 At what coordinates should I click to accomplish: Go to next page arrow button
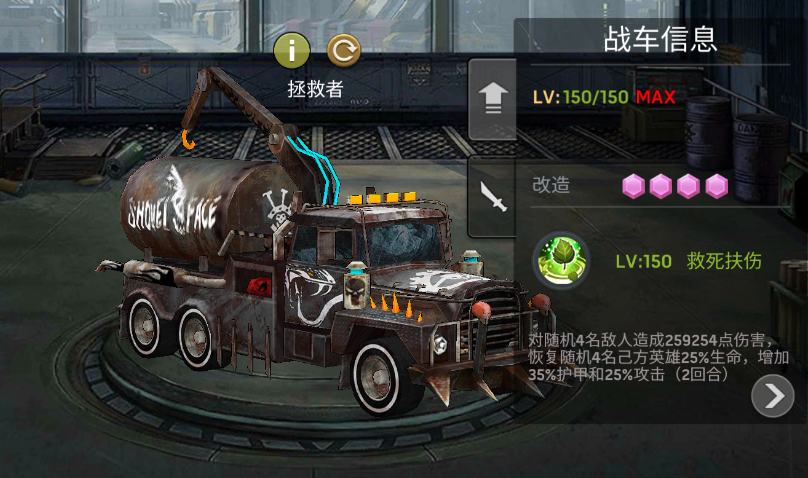point(772,397)
